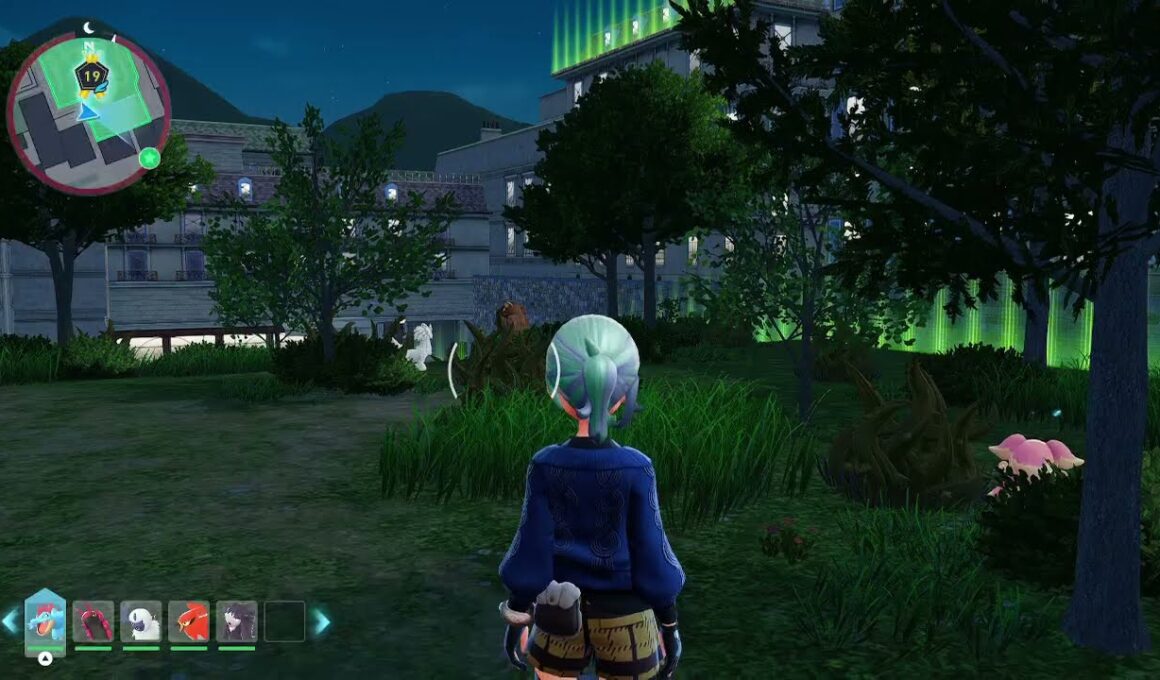Viewport: 1160px width, 680px height.
Task: Choose the red centipede Pokémon party slot
Action: [x=93, y=621]
